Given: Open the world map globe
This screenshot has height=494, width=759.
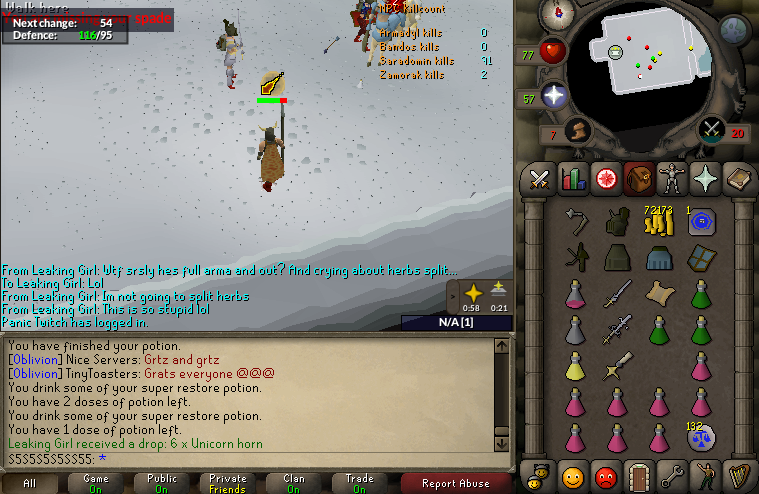Looking at the screenshot, I should pos(735,30).
